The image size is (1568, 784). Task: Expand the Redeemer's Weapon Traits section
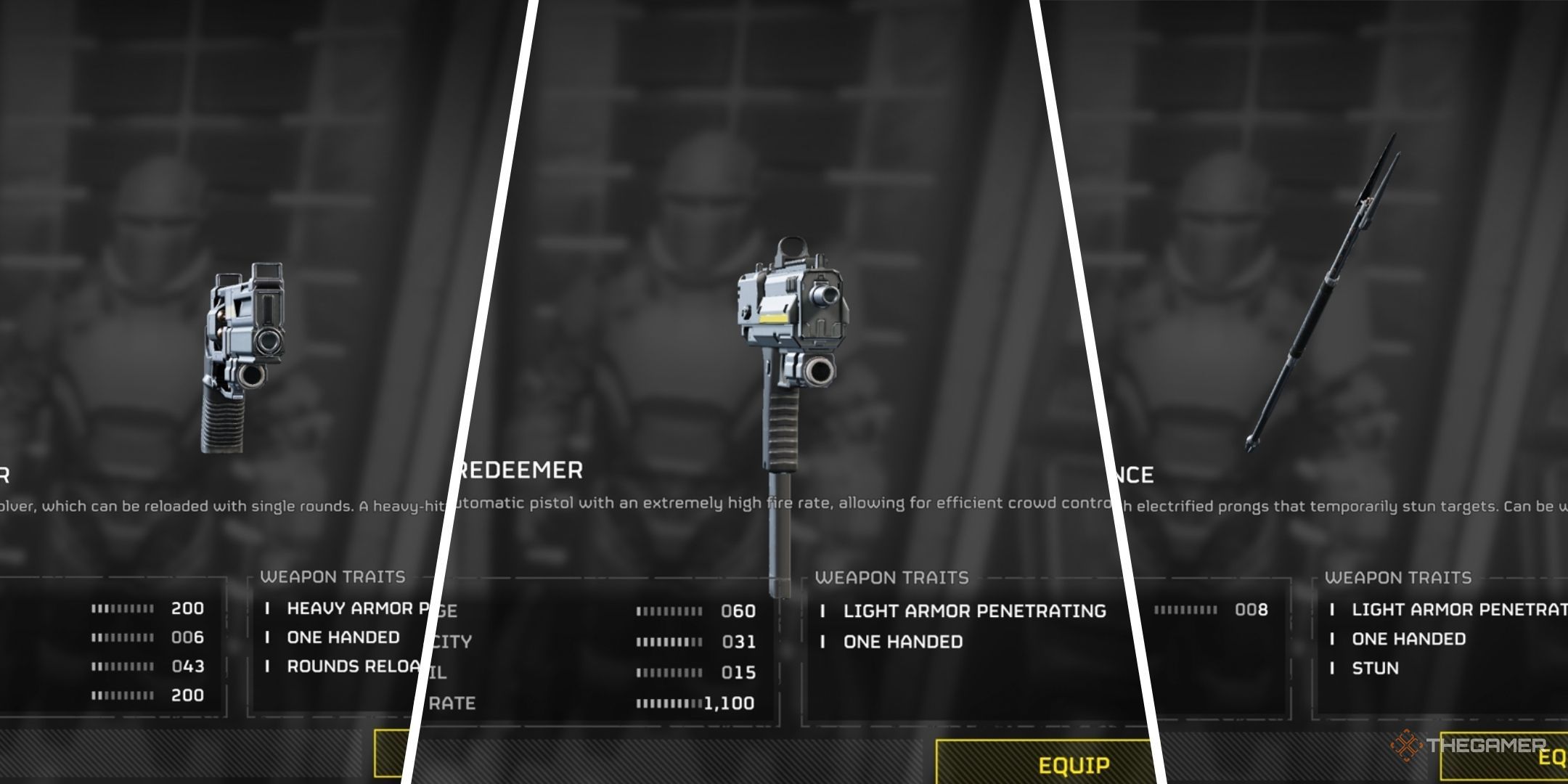pyautogui.click(x=893, y=578)
